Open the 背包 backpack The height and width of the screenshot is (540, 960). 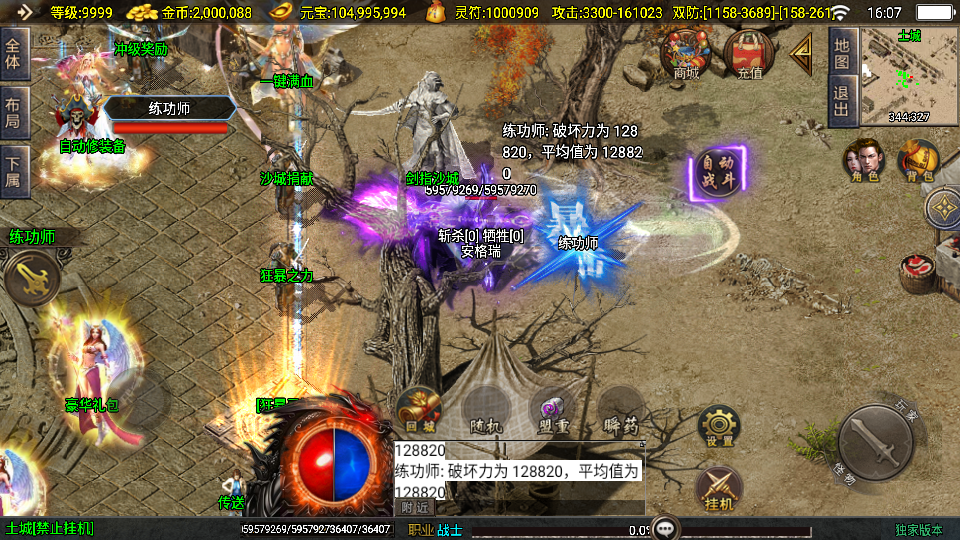pos(917,161)
